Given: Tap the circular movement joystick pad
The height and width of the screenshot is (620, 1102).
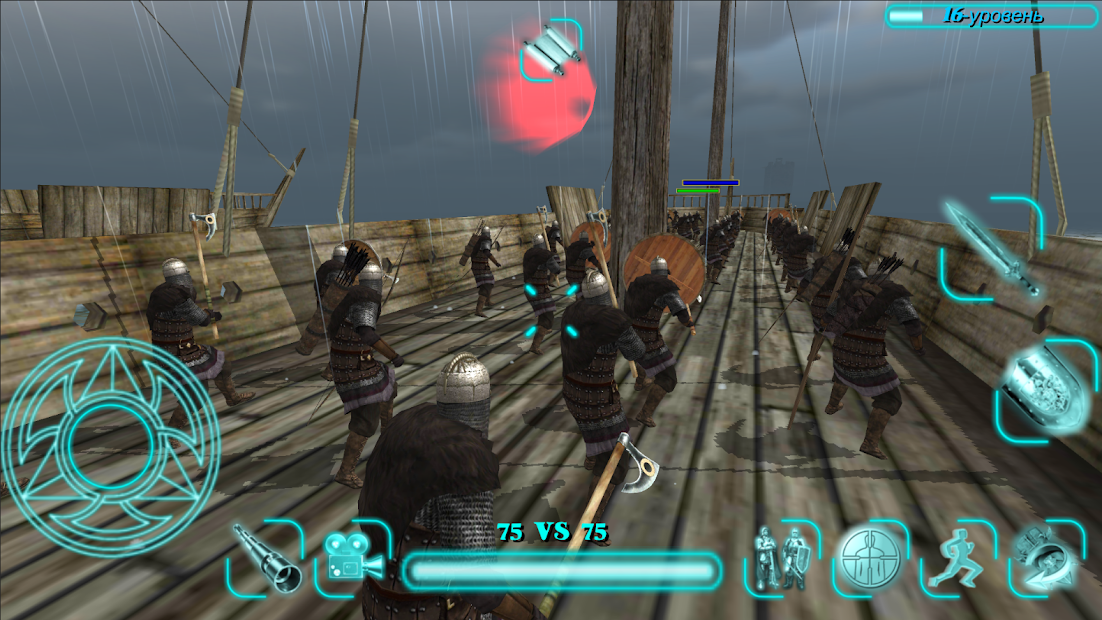Looking at the screenshot, I should pyautogui.click(x=111, y=446).
